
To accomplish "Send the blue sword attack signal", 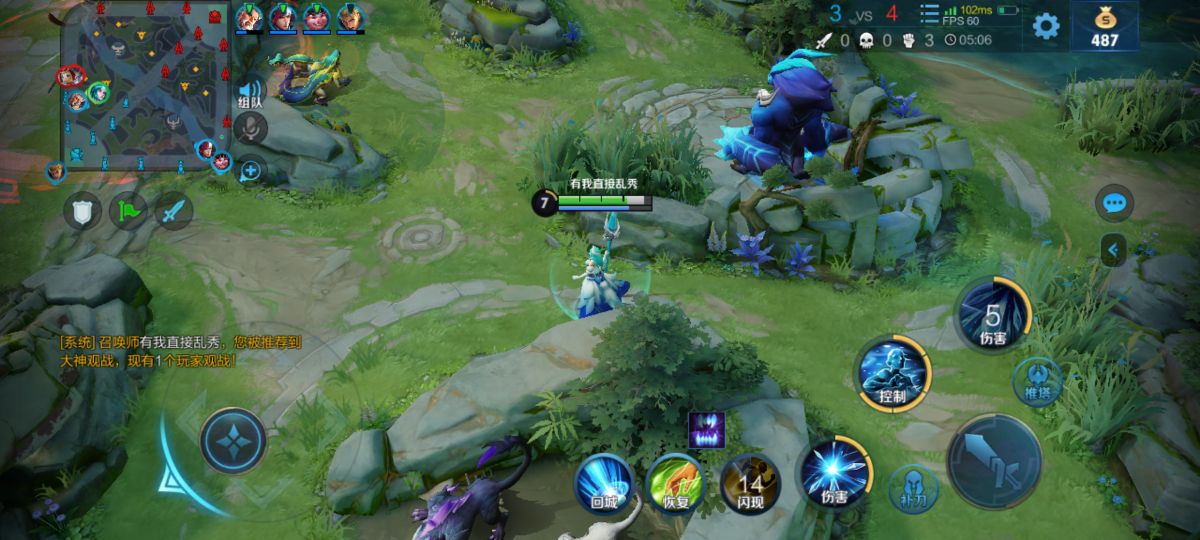I will [x=174, y=211].
